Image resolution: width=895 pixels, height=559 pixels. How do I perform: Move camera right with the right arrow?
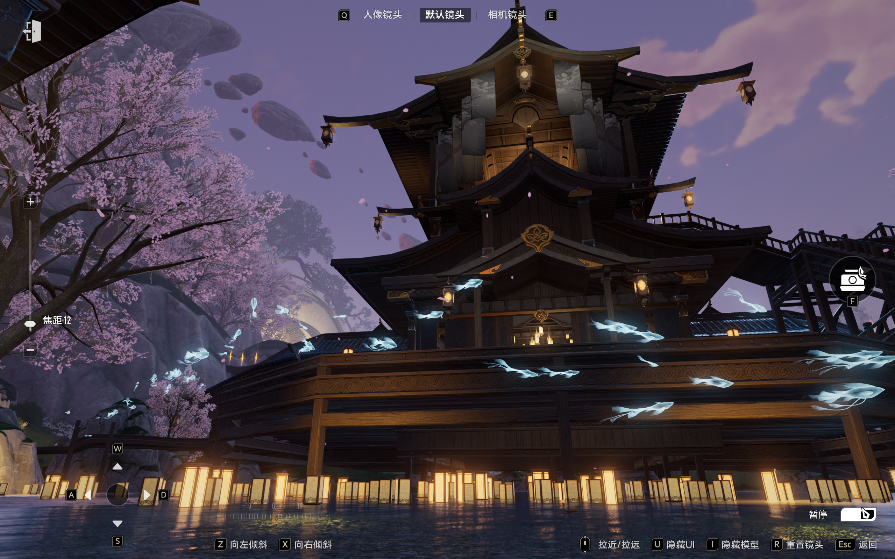pos(147,494)
